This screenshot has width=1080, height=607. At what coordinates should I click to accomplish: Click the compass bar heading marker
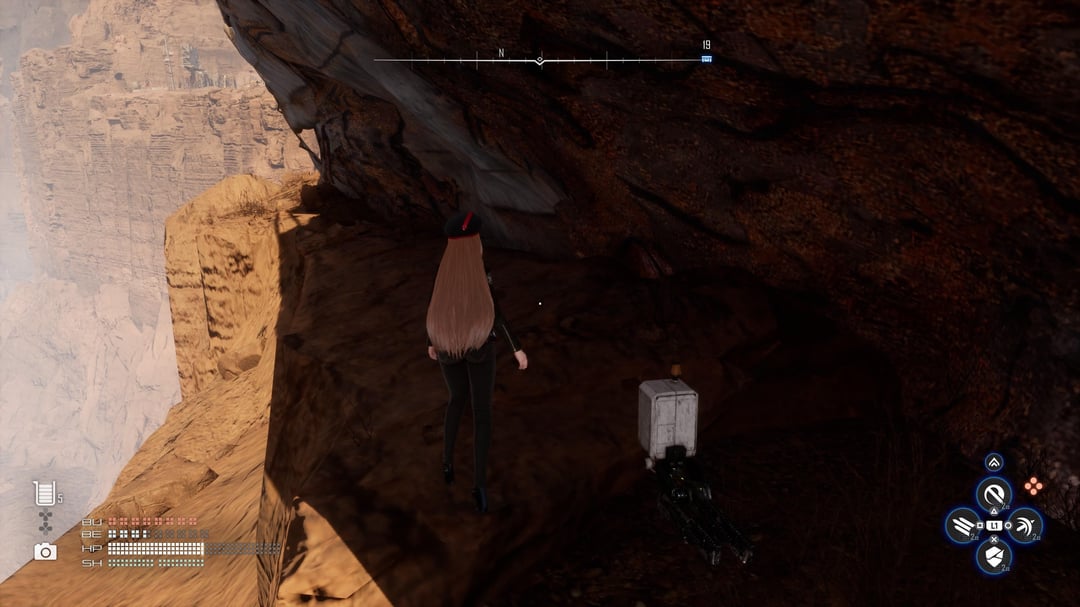click(x=540, y=60)
